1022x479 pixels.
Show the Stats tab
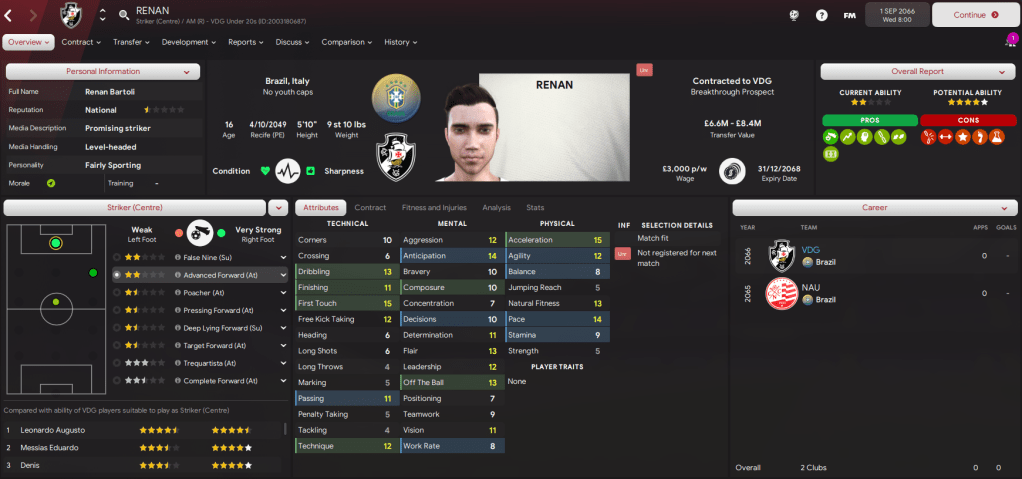tap(535, 207)
